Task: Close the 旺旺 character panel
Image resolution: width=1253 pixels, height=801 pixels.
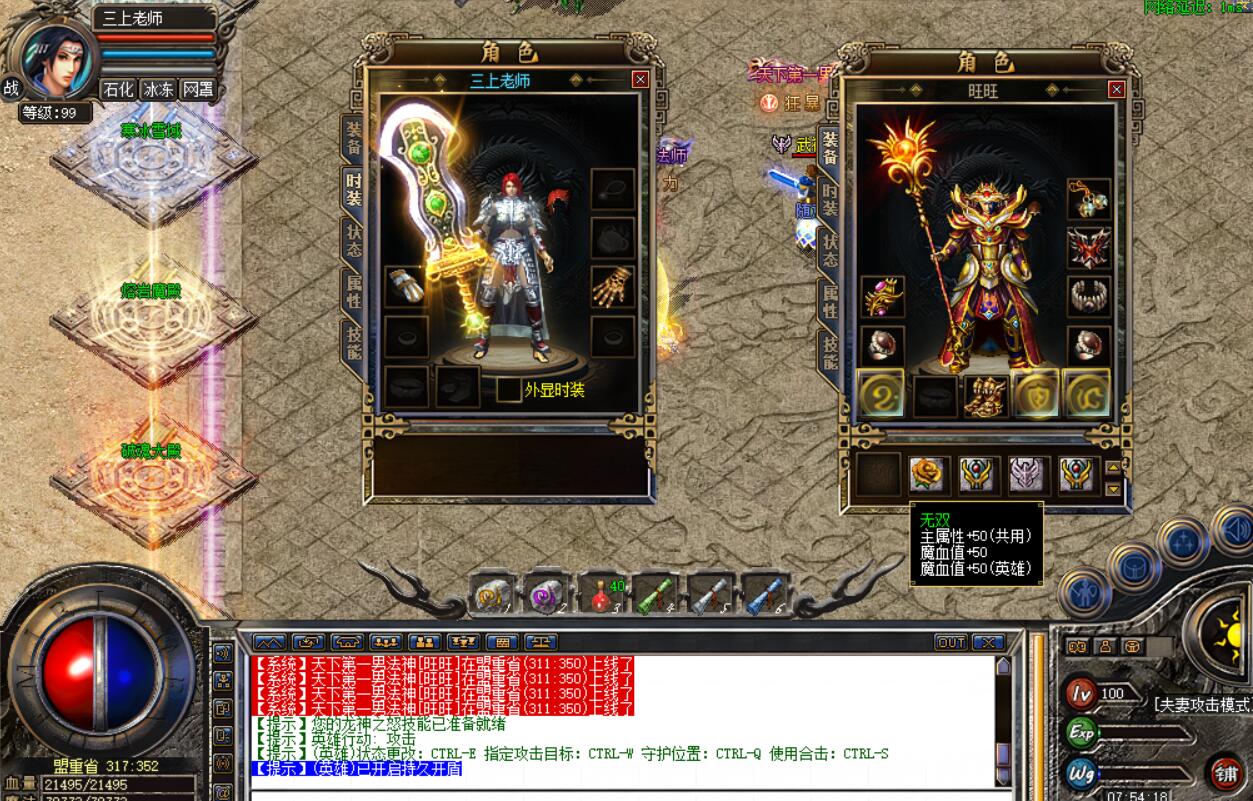Action: click(1116, 90)
